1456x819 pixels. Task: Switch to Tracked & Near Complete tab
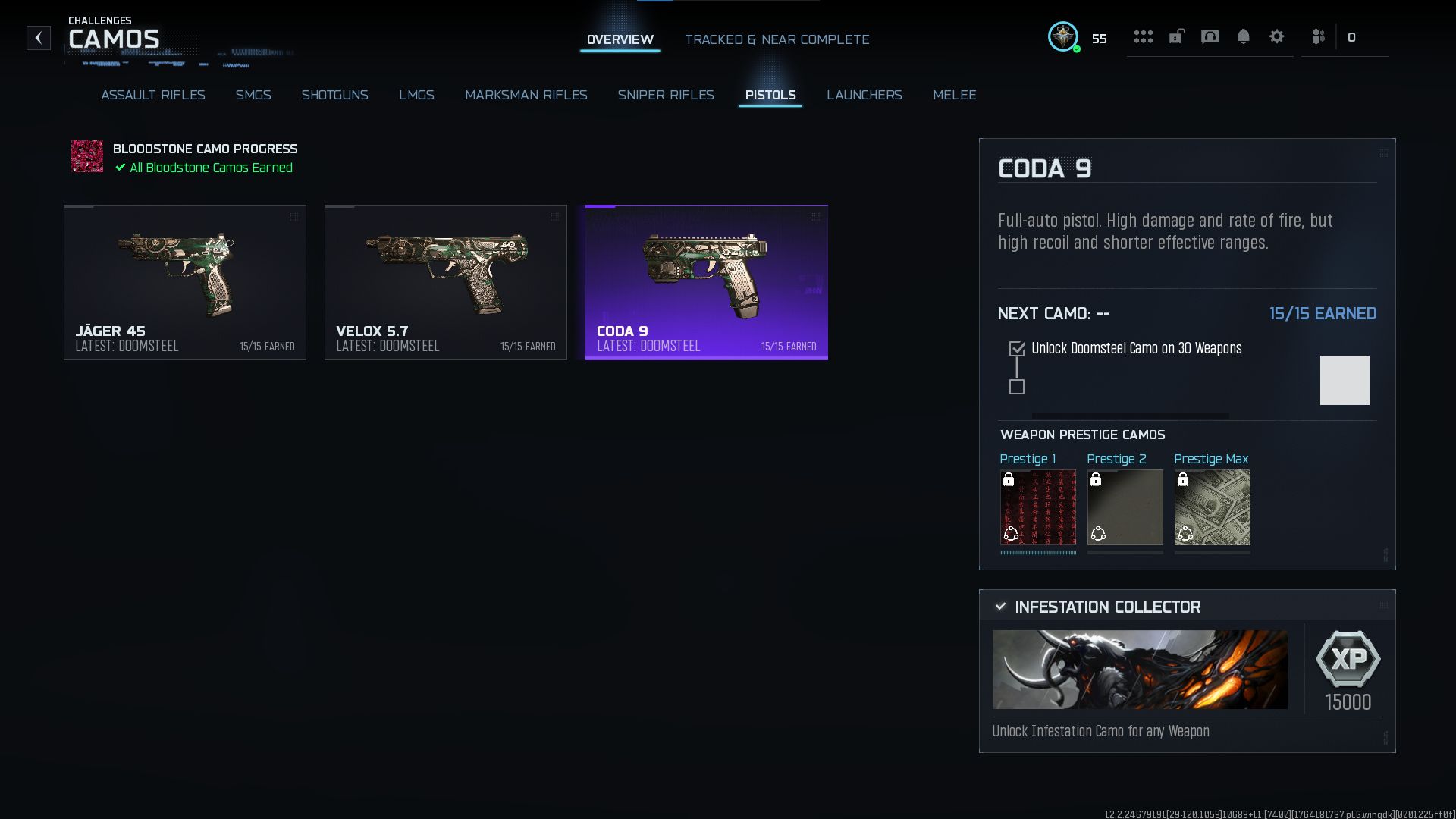coord(777,39)
